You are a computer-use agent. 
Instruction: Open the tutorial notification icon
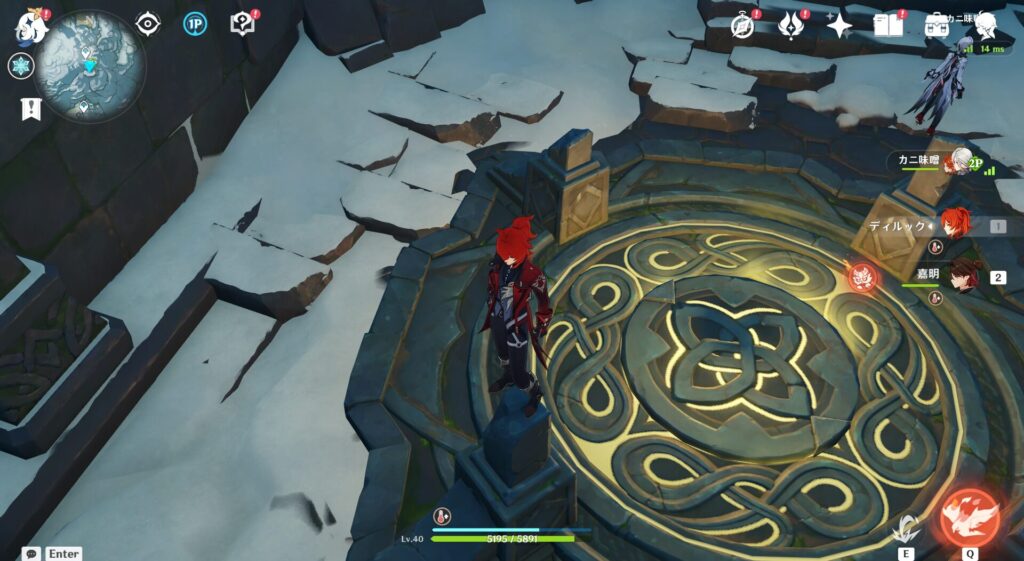click(x=243, y=24)
